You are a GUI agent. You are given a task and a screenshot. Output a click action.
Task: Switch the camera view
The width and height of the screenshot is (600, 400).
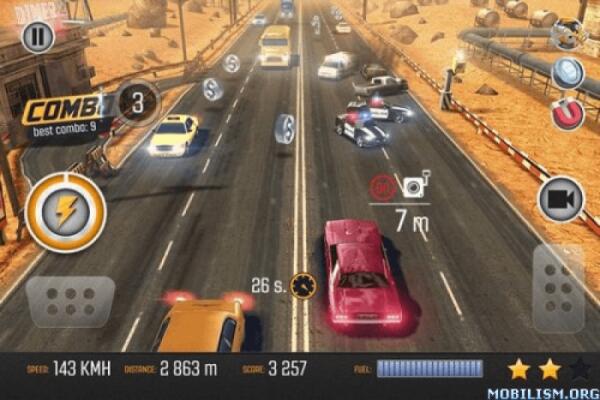point(561,199)
